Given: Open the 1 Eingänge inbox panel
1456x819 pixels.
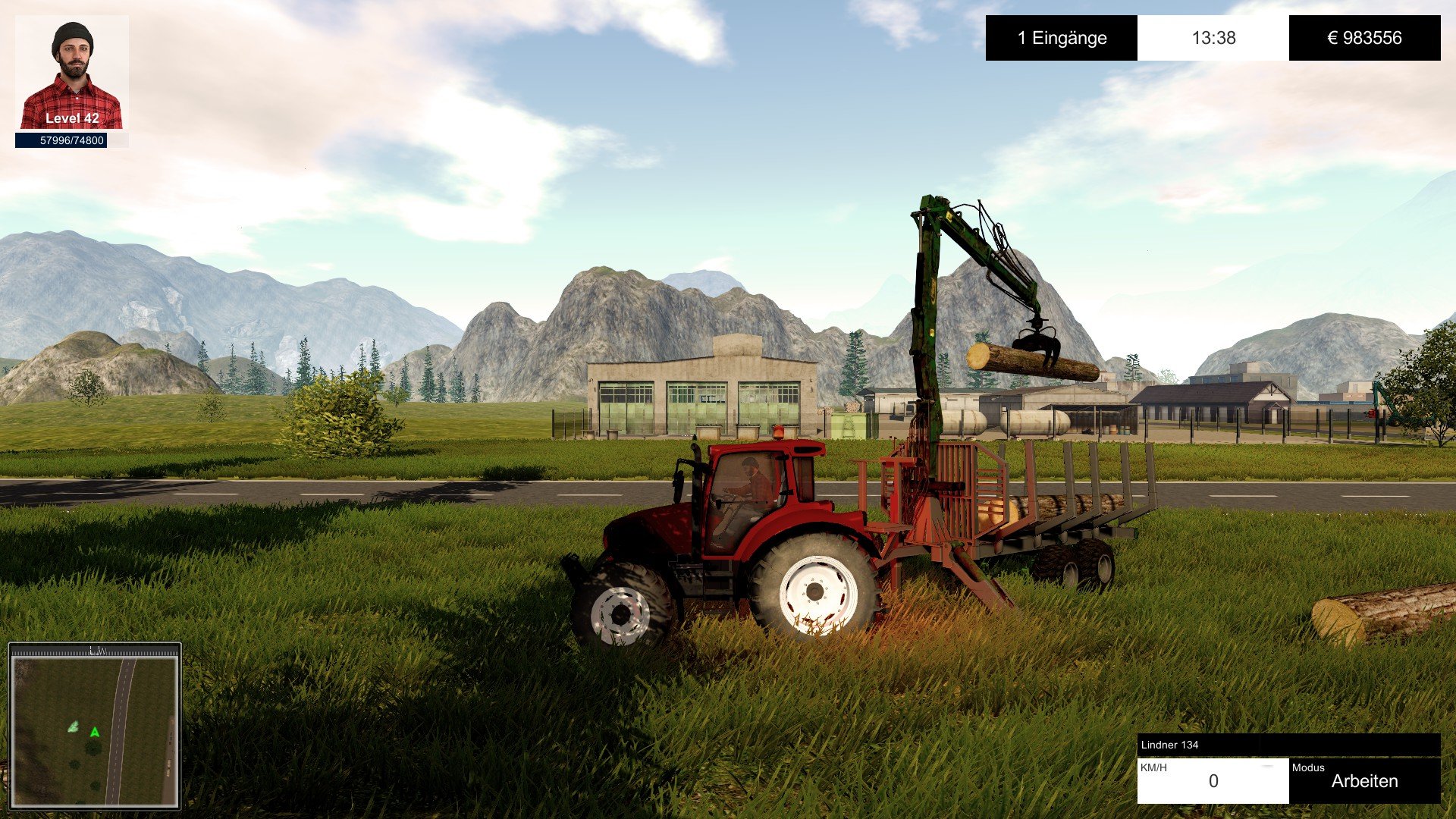Looking at the screenshot, I should tap(1061, 38).
